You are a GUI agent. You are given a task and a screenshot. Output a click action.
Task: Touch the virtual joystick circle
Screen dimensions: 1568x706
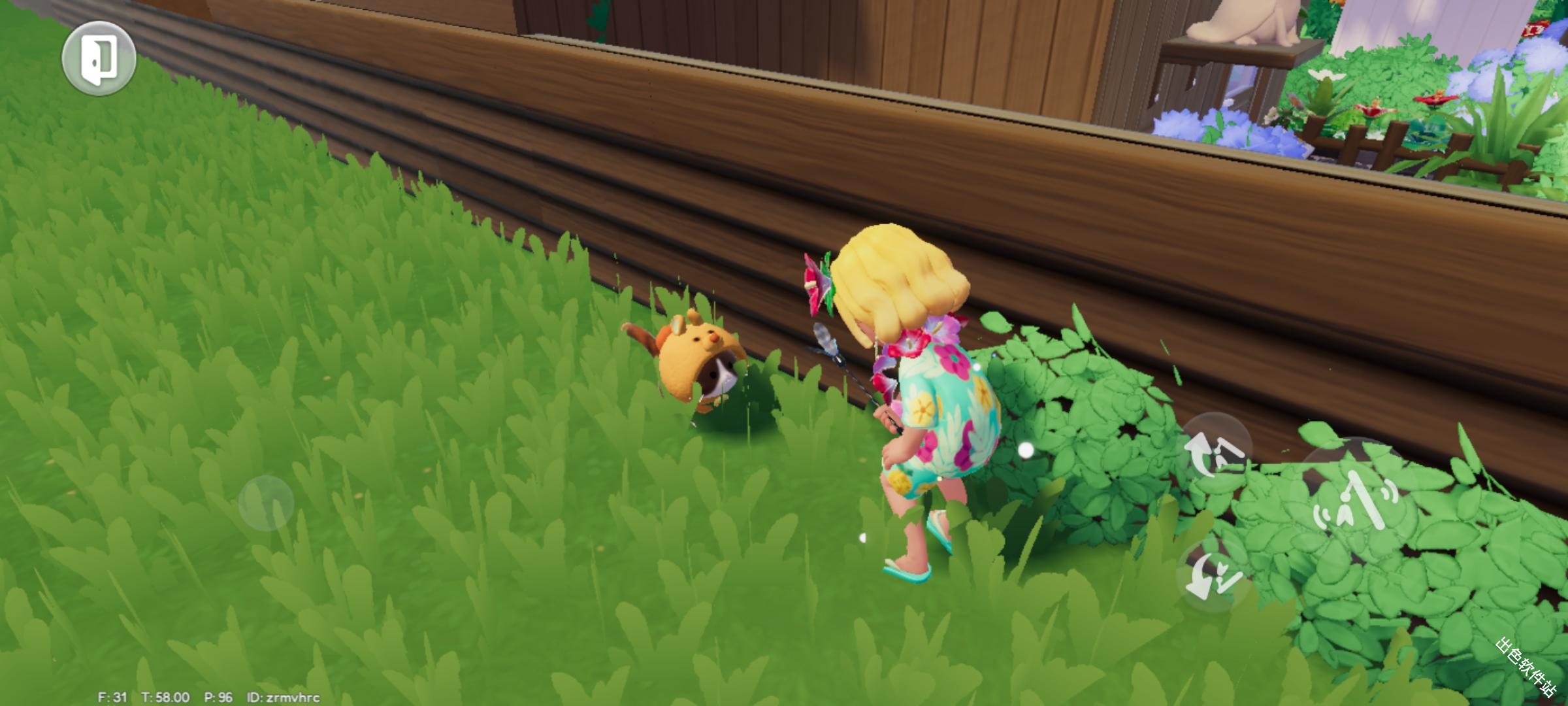coord(266,502)
